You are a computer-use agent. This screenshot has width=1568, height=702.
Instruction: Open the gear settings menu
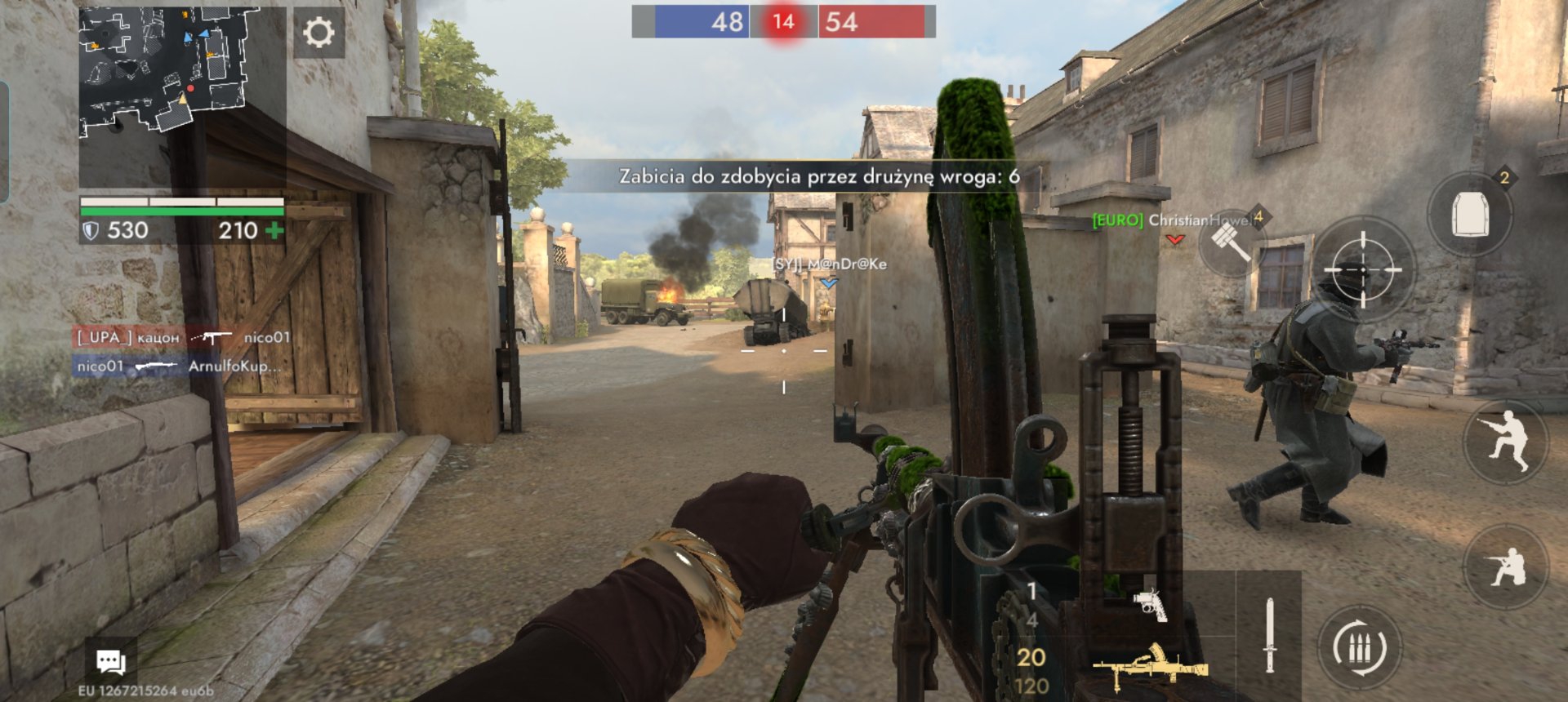click(318, 33)
